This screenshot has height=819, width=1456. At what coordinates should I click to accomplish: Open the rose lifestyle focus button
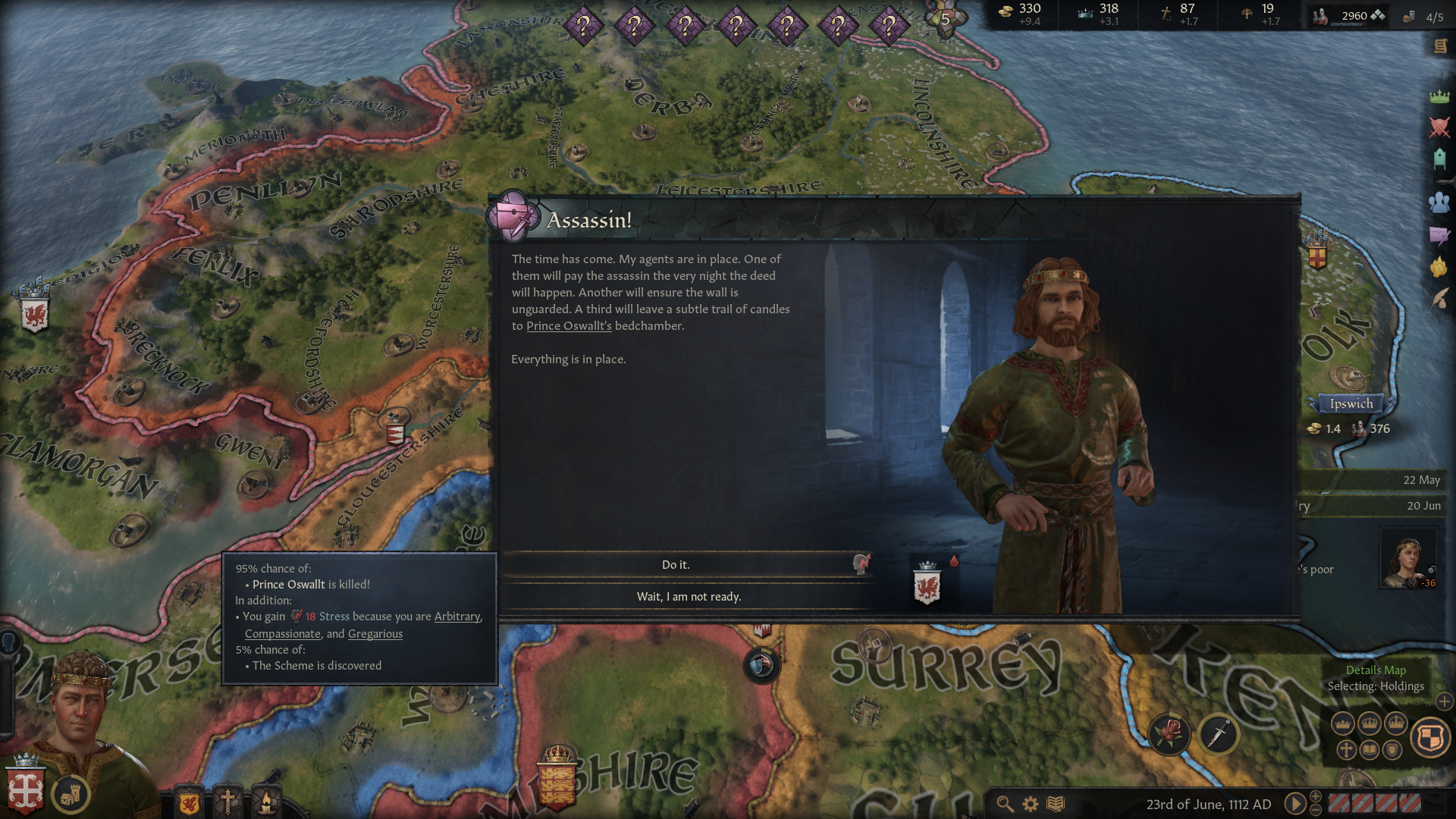click(x=1169, y=733)
